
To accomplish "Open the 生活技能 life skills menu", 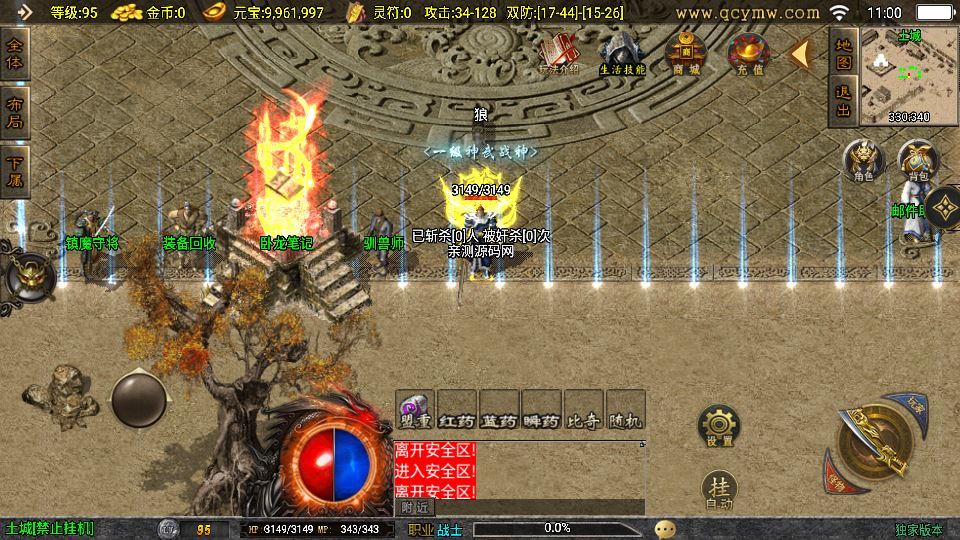I will tap(622, 52).
